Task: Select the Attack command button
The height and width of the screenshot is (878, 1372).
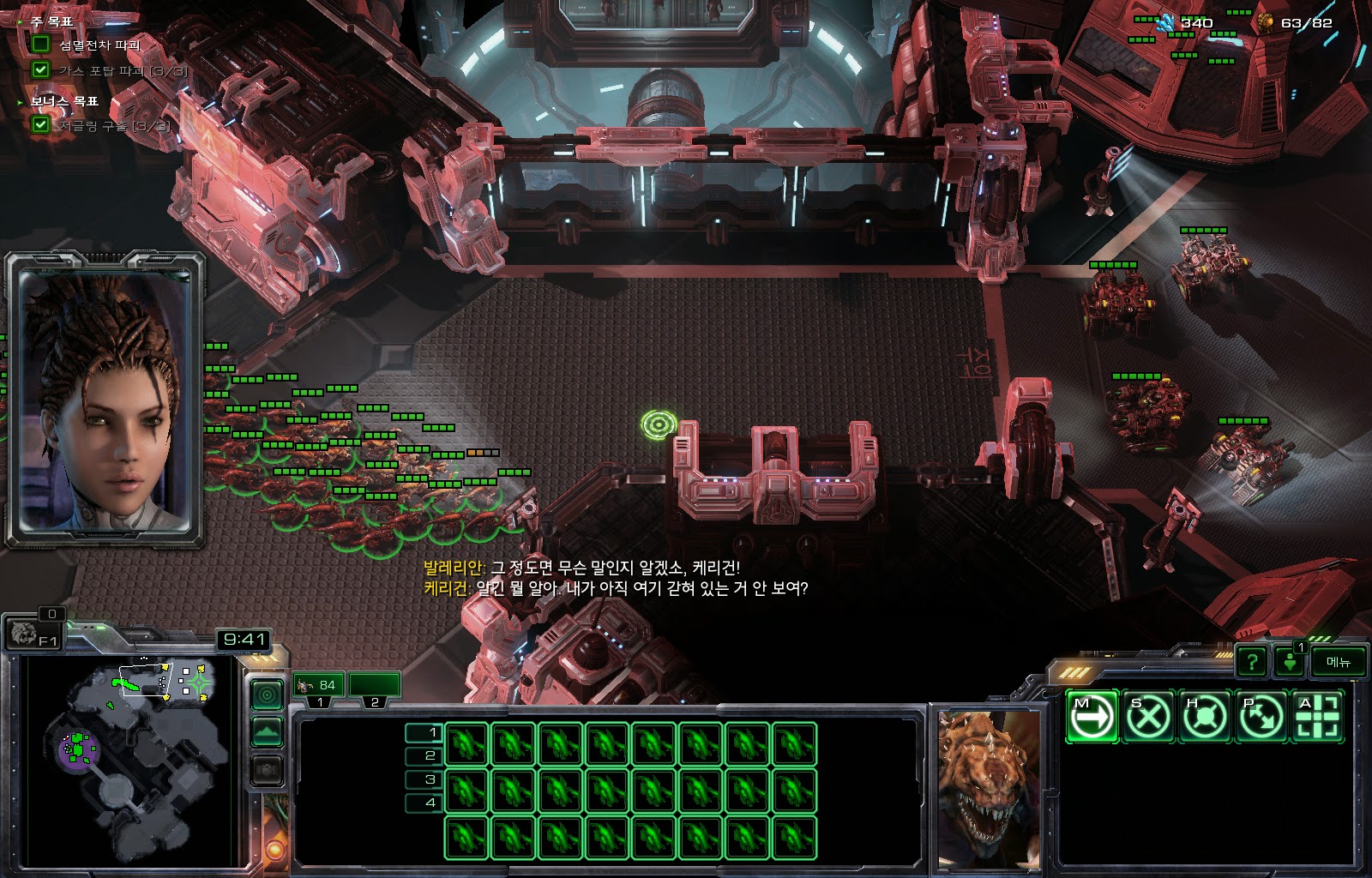Action: coord(1318,716)
